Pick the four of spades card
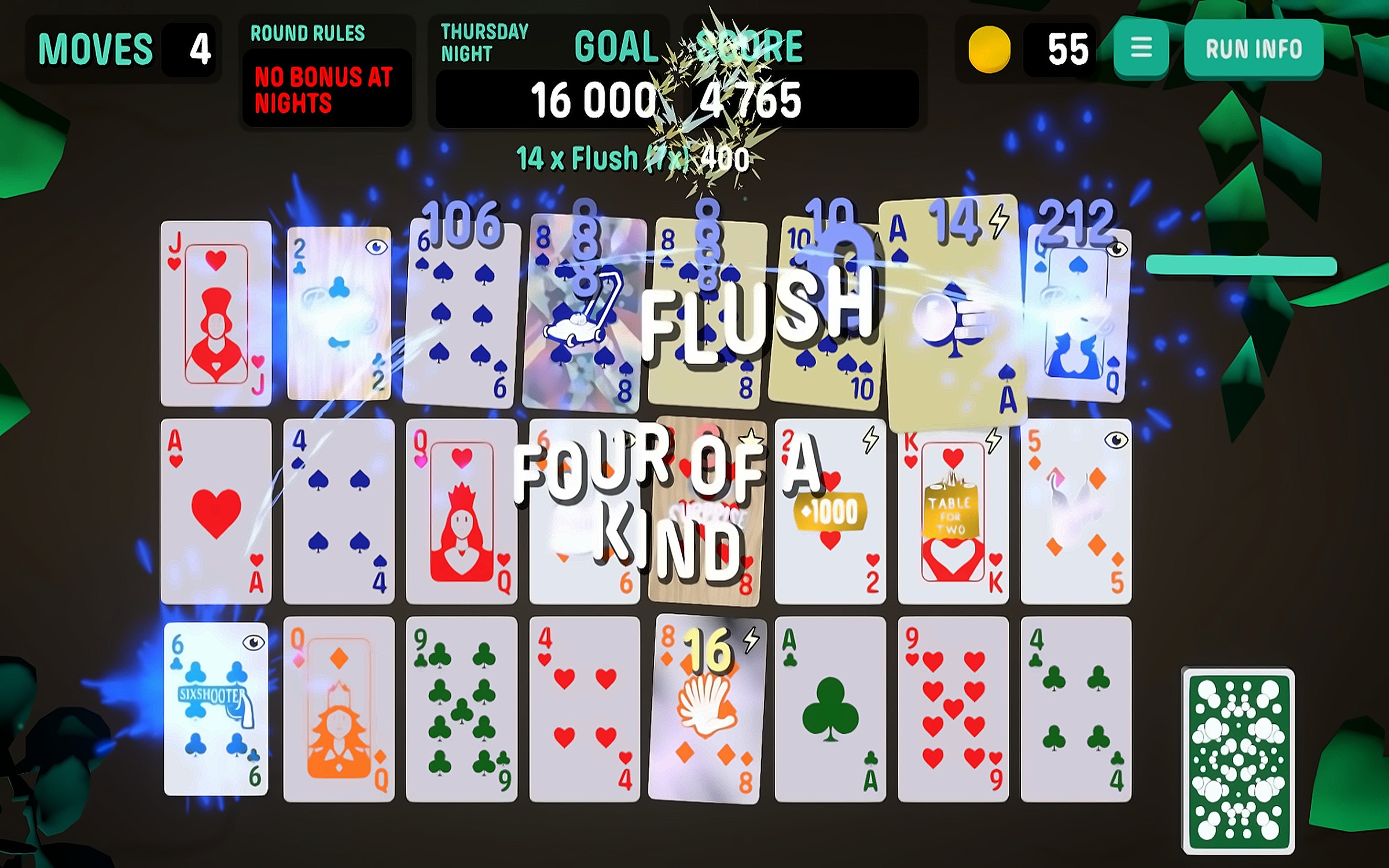This screenshot has height=868, width=1389. (x=339, y=512)
